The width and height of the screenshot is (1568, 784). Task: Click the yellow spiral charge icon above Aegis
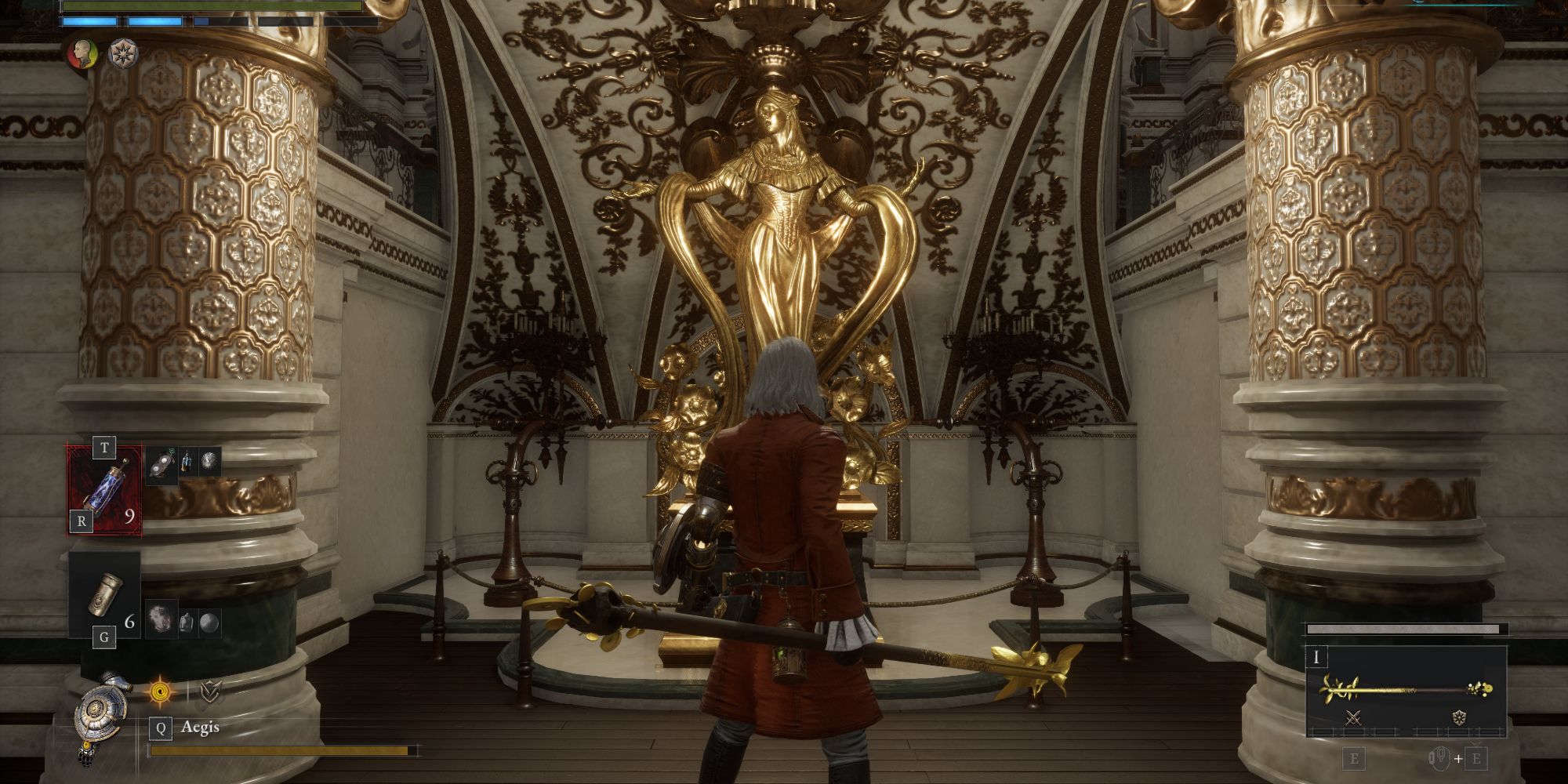coord(161,691)
